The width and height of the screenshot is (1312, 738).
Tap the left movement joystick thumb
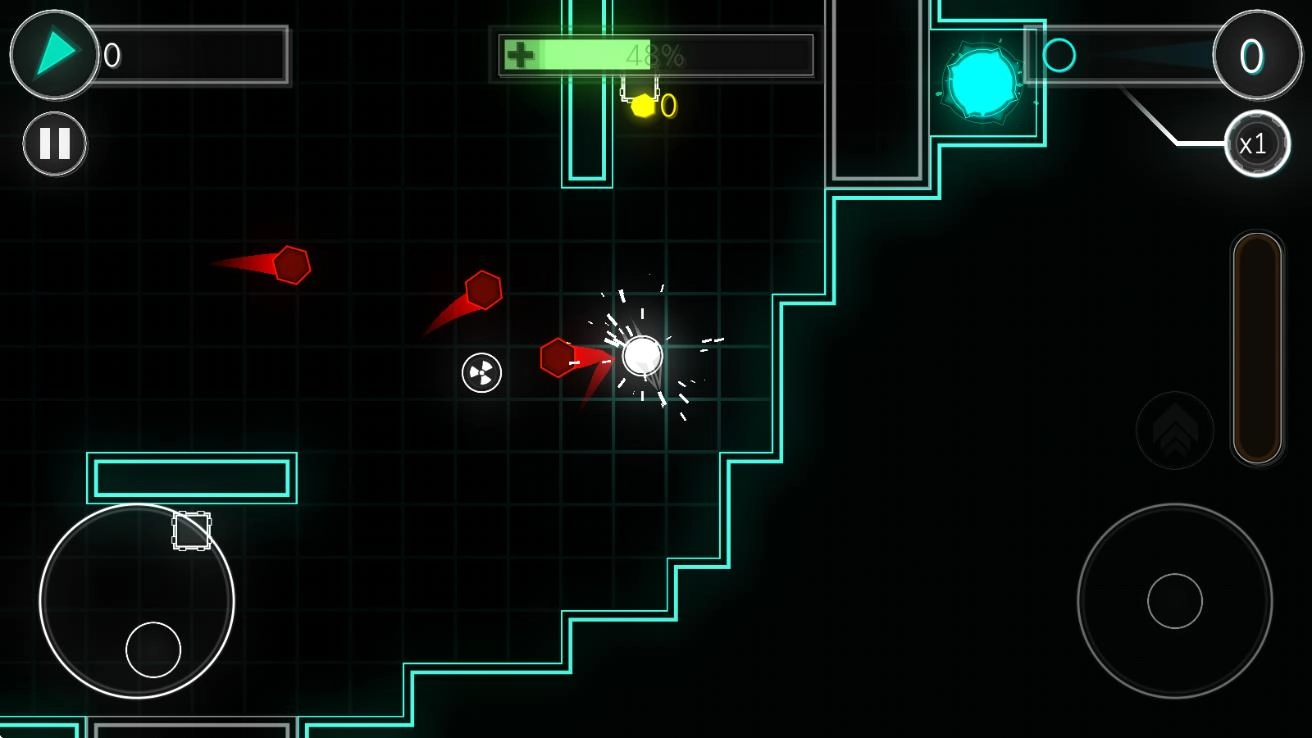pyautogui.click(x=153, y=649)
